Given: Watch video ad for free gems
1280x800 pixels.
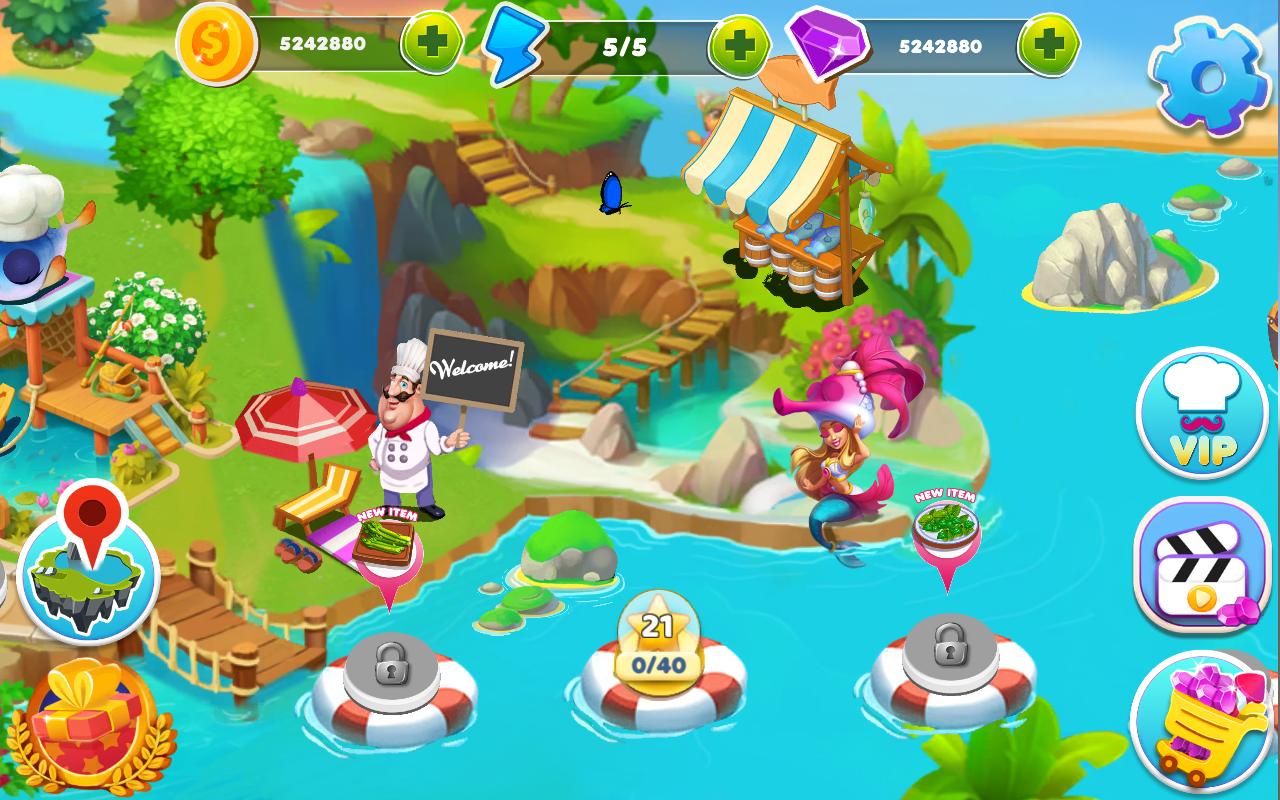Looking at the screenshot, I should [1202, 565].
